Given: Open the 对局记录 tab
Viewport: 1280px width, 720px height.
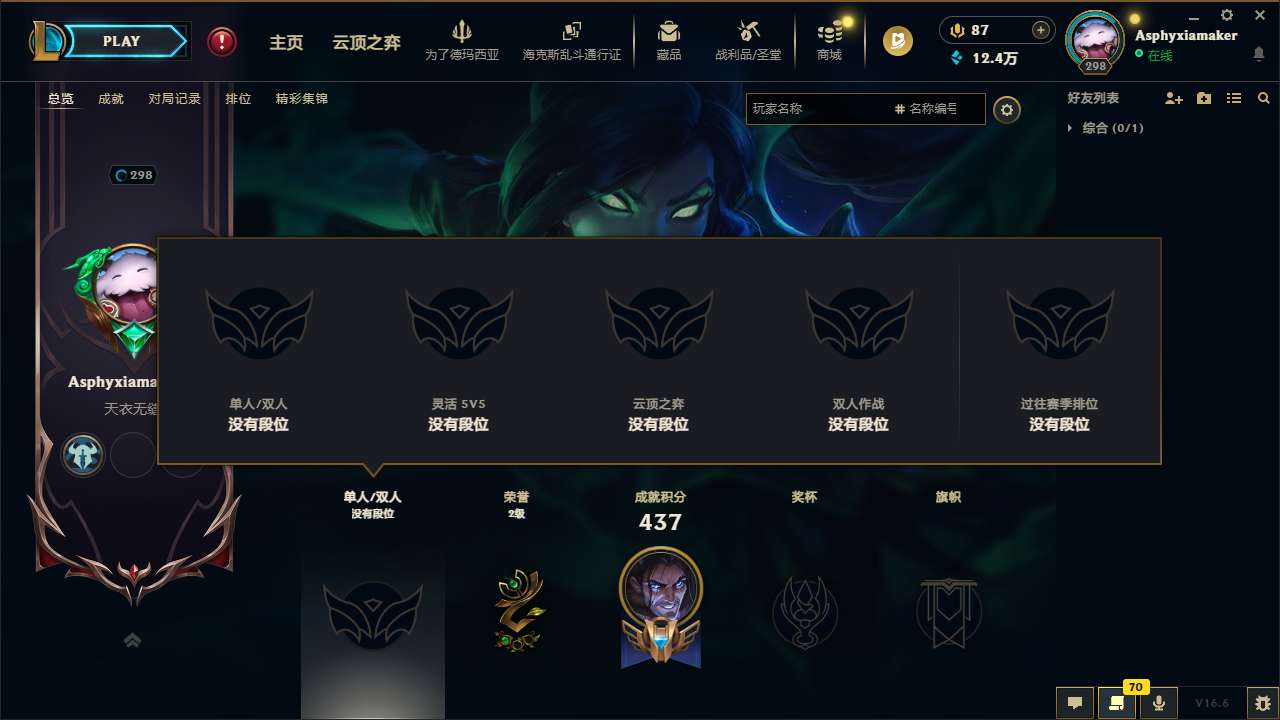Looking at the screenshot, I should [x=173, y=99].
